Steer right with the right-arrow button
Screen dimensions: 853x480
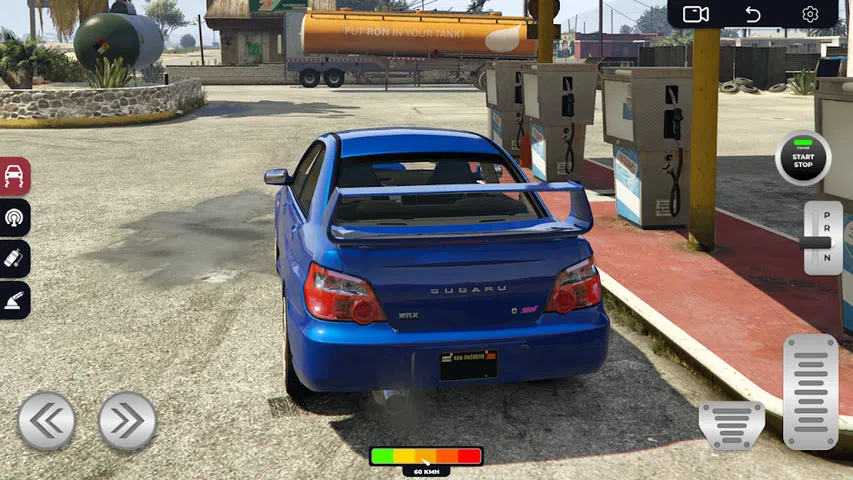pyautogui.click(x=127, y=421)
